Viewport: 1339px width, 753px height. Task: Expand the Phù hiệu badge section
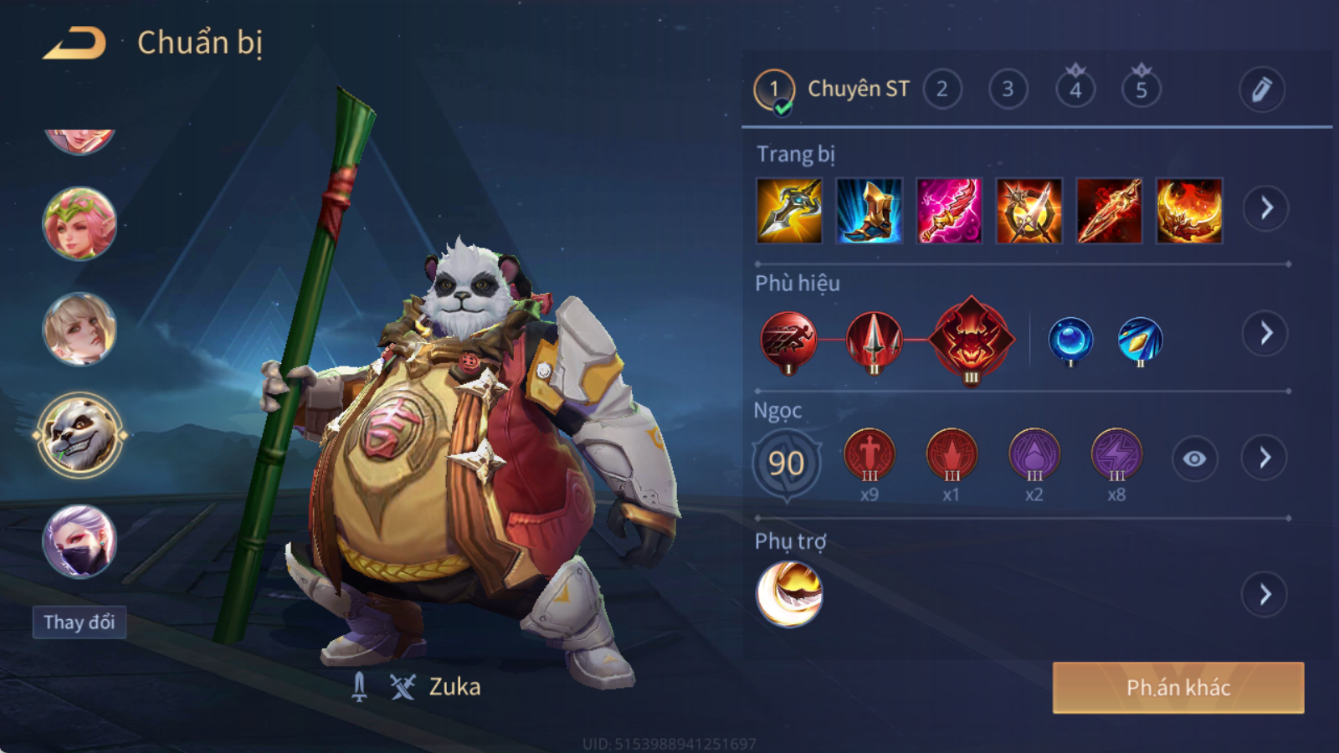coord(1266,333)
